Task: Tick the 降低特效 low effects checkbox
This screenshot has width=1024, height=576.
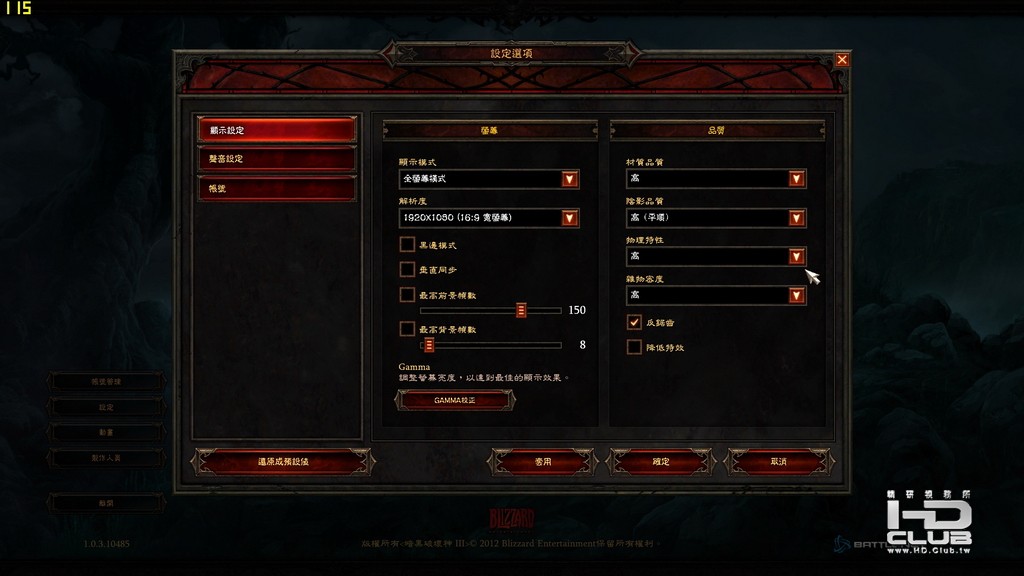Action: point(634,347)
